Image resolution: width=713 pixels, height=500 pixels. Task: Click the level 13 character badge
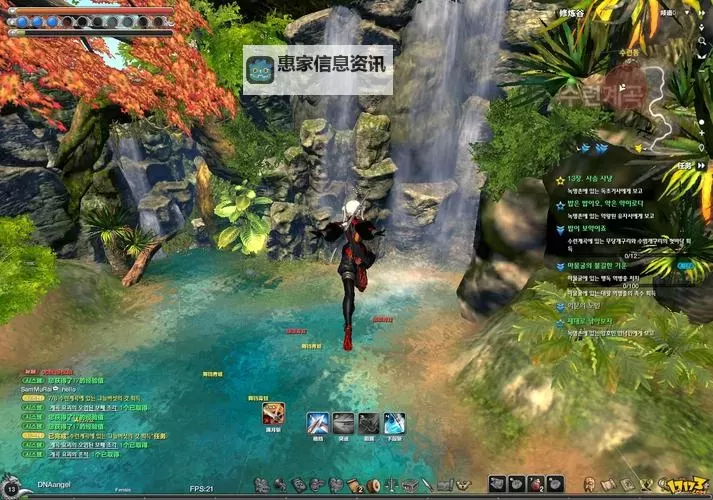coord(11,487)
